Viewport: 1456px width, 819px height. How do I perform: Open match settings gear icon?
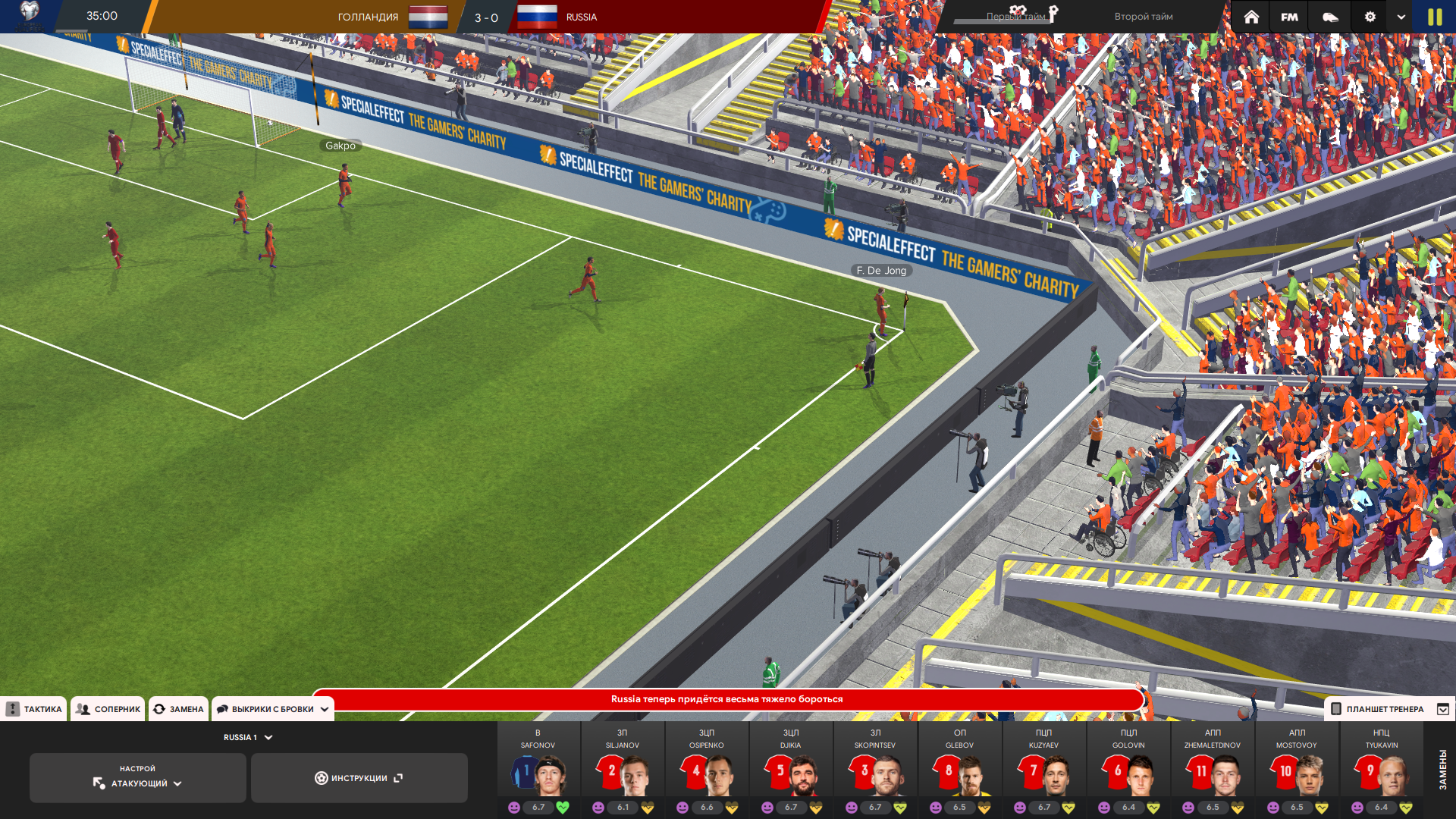click(x=1370, y=17)
